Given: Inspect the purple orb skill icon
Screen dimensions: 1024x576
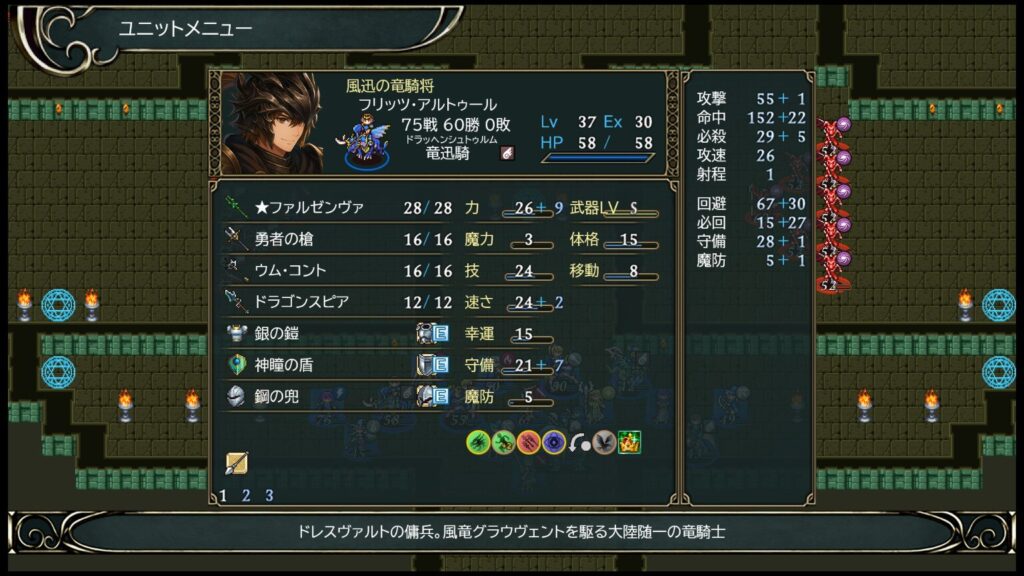Looking at the screenshot, I should click(x=554, y=441).
